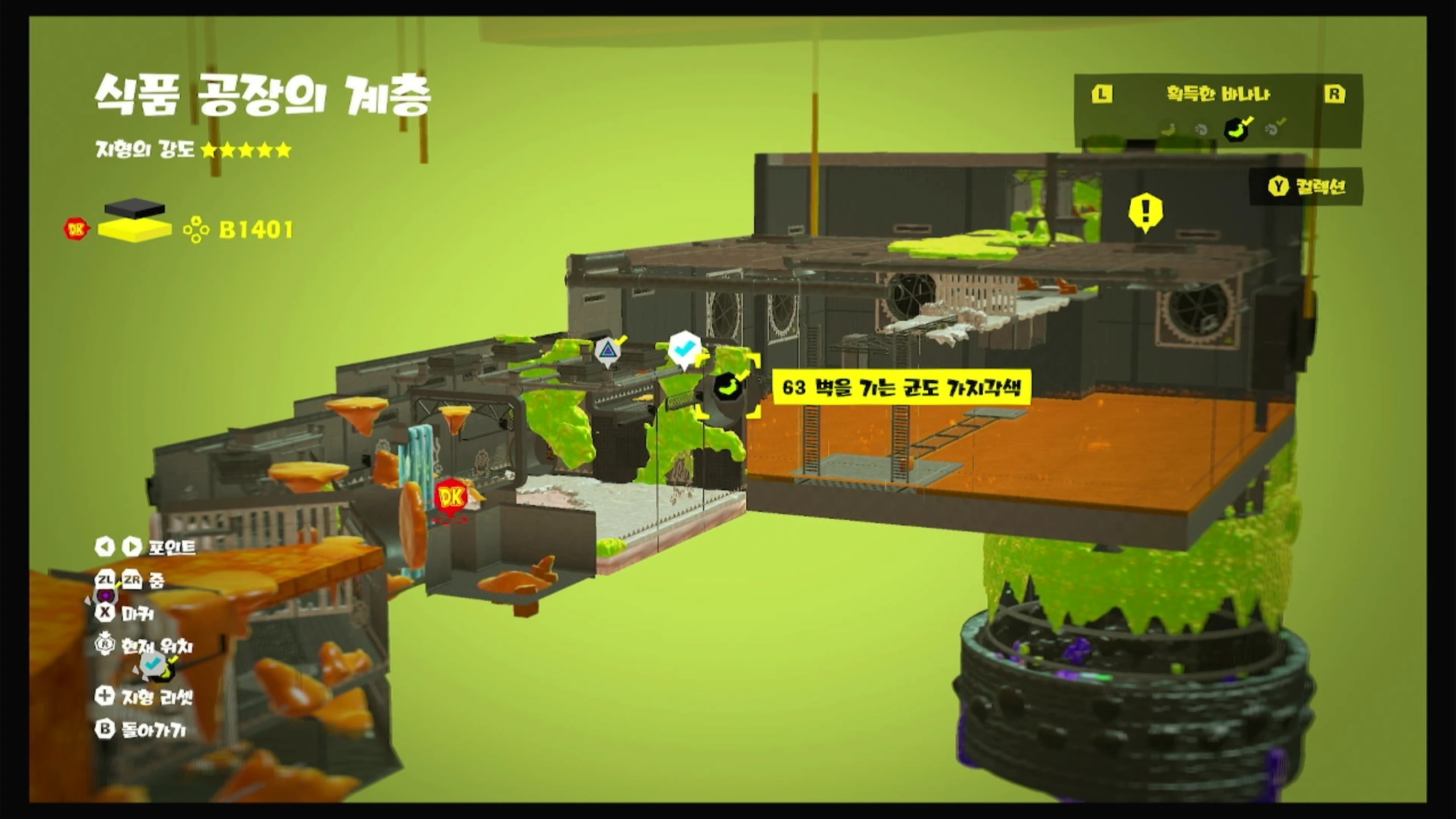Select the yellow exclamation mark map marker
This screenshot has height=819, width=1456.
point(1145,210)
